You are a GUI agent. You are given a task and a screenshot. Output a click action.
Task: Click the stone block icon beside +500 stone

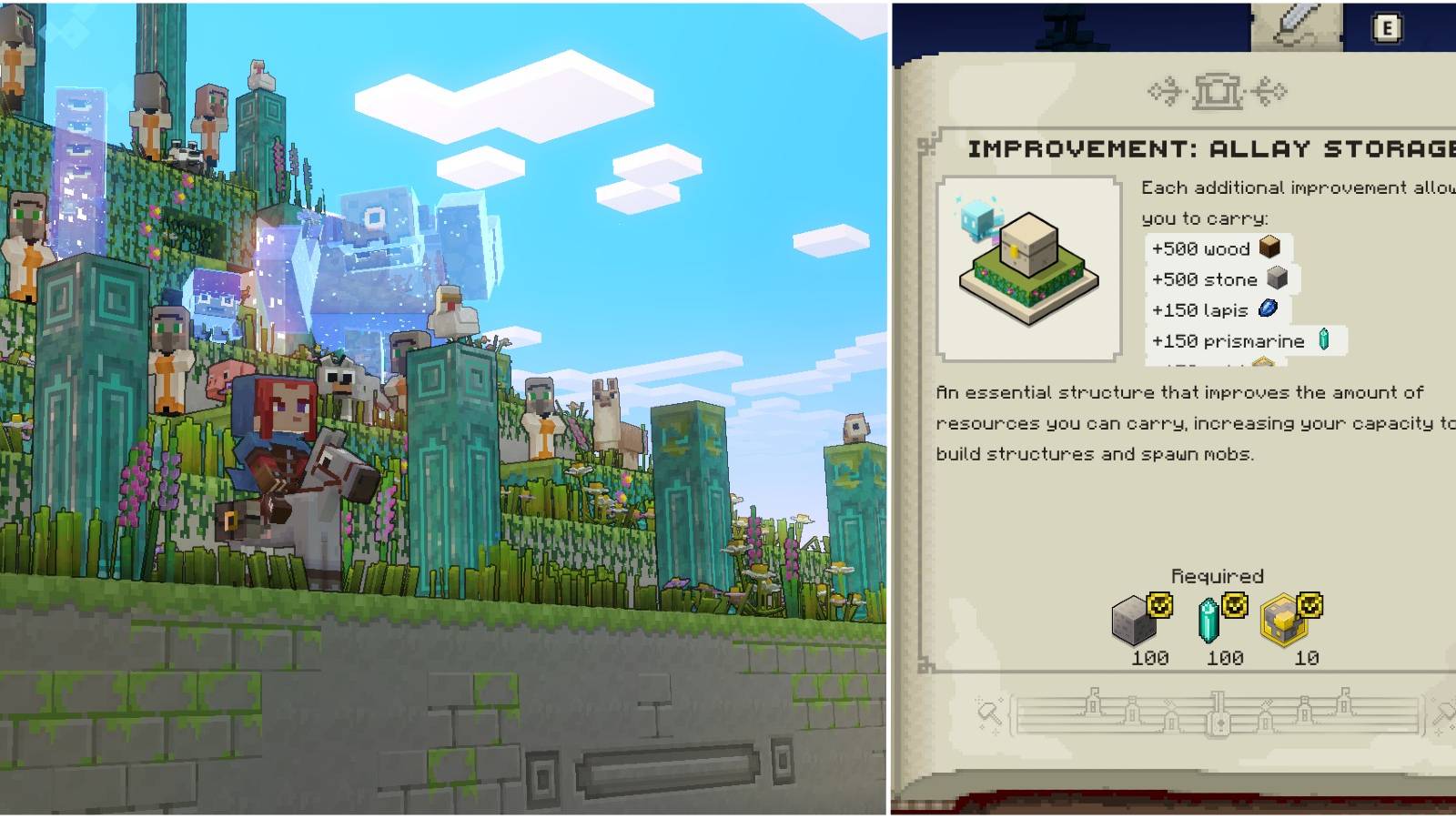tap(1276, 279)
